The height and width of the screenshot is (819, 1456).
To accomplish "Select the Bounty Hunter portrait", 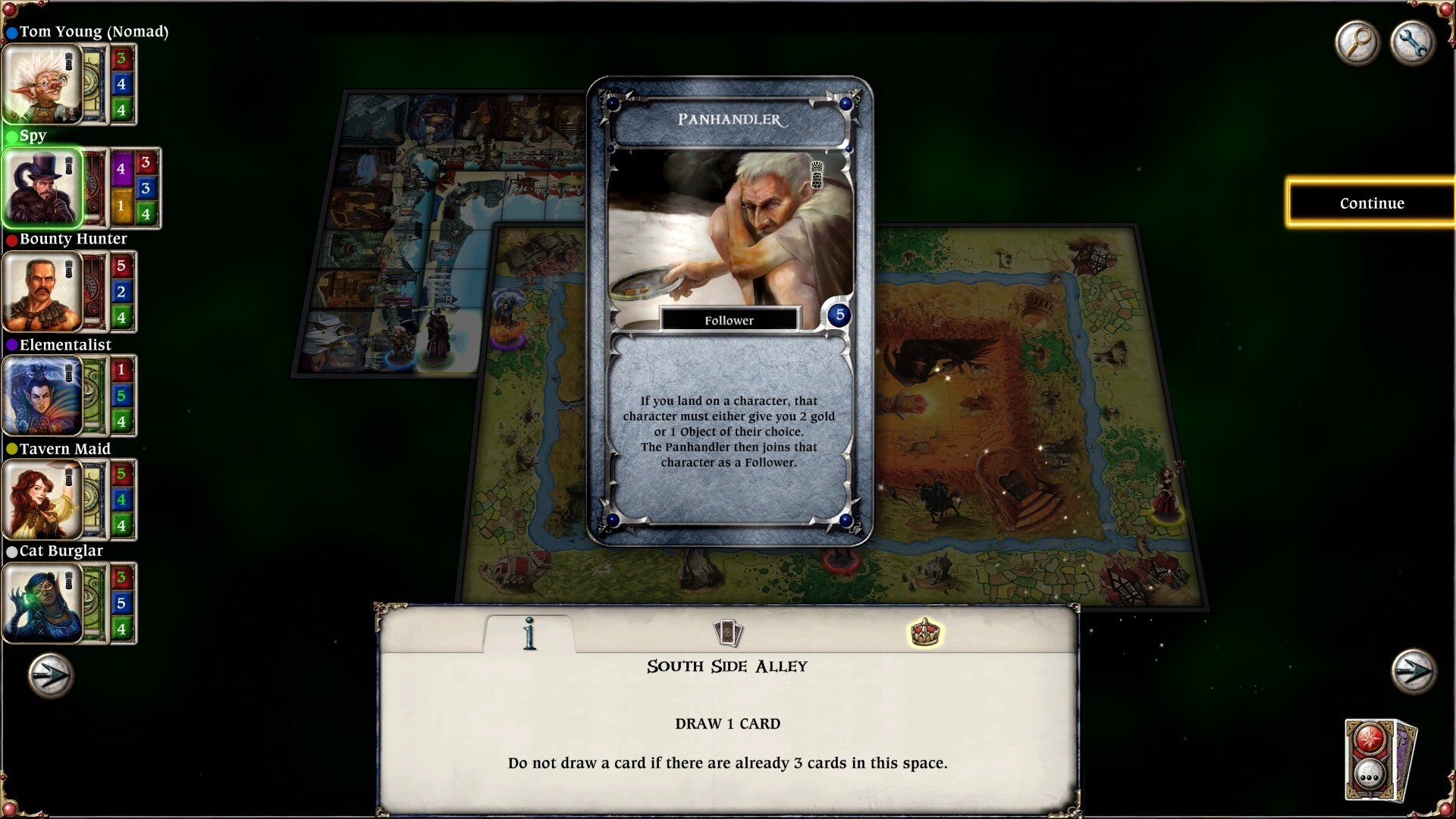I will (42, 292).
